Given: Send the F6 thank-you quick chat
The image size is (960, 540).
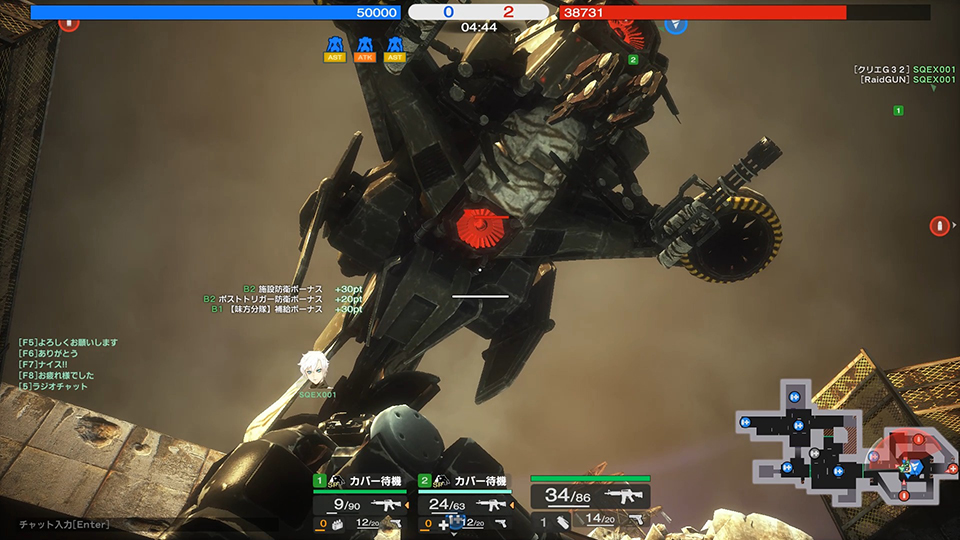Looking at the screenshot, I should point(48,354).
